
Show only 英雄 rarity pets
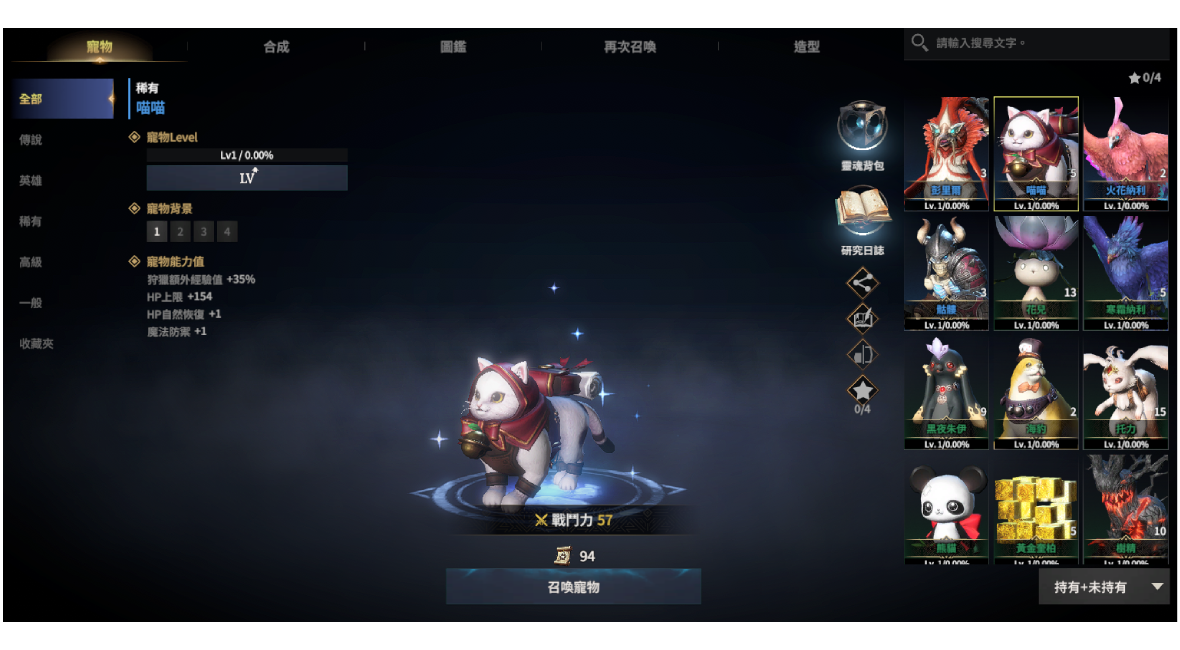31,181
